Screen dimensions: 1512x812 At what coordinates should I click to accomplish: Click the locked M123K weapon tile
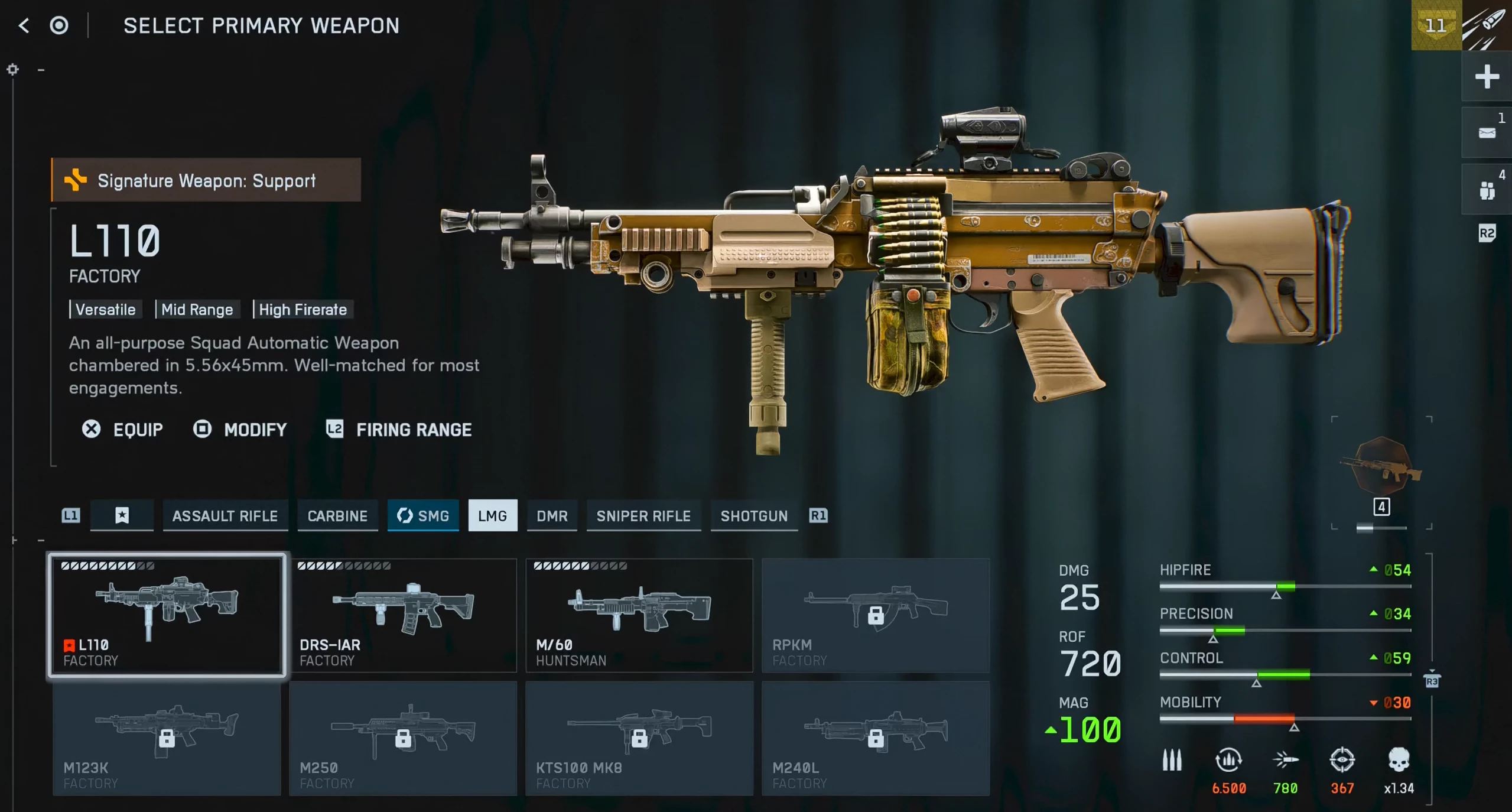click(167, 738)
